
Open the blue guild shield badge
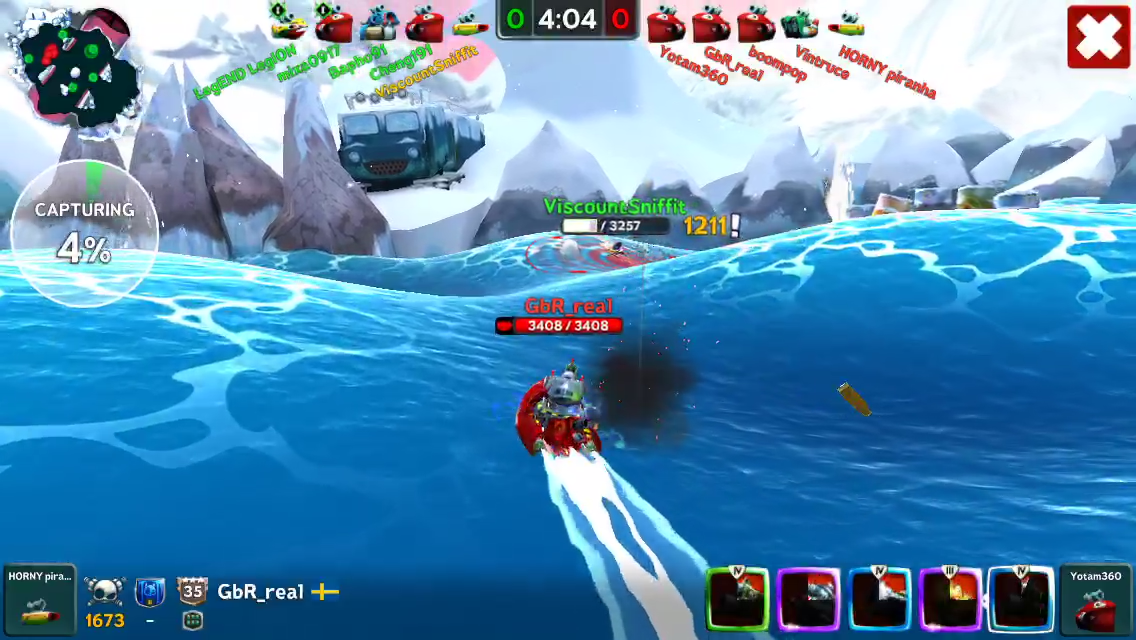click(x=150, y=592)
